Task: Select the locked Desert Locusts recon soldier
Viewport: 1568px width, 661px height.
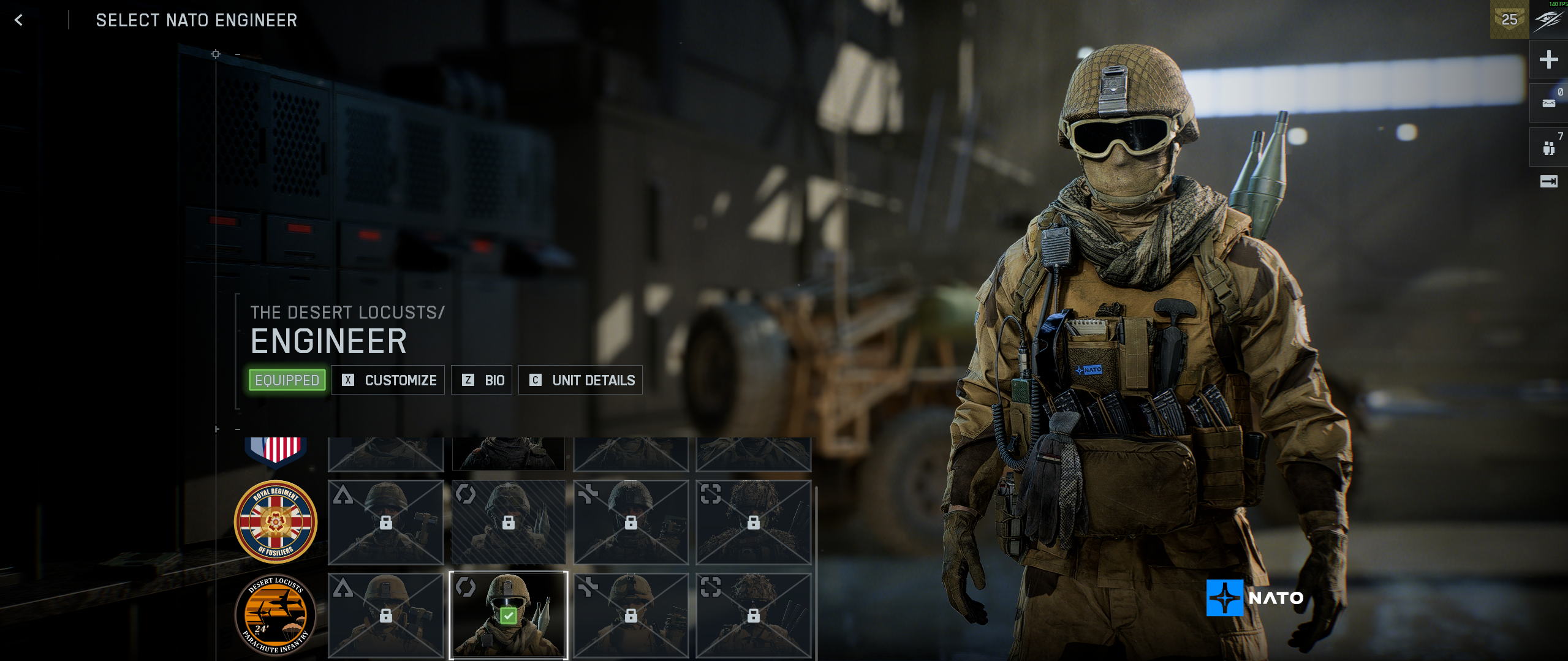Action: pos(753,614)
